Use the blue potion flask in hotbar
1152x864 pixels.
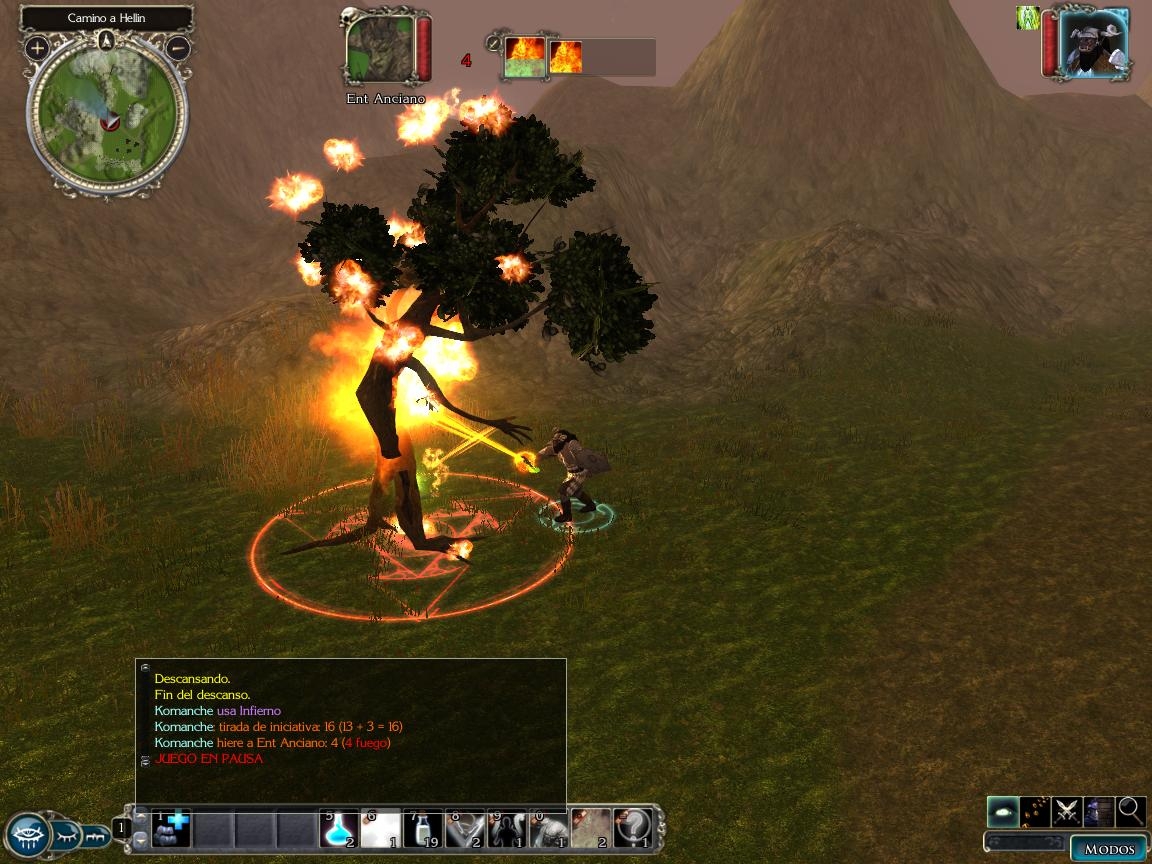coord(338,828)
